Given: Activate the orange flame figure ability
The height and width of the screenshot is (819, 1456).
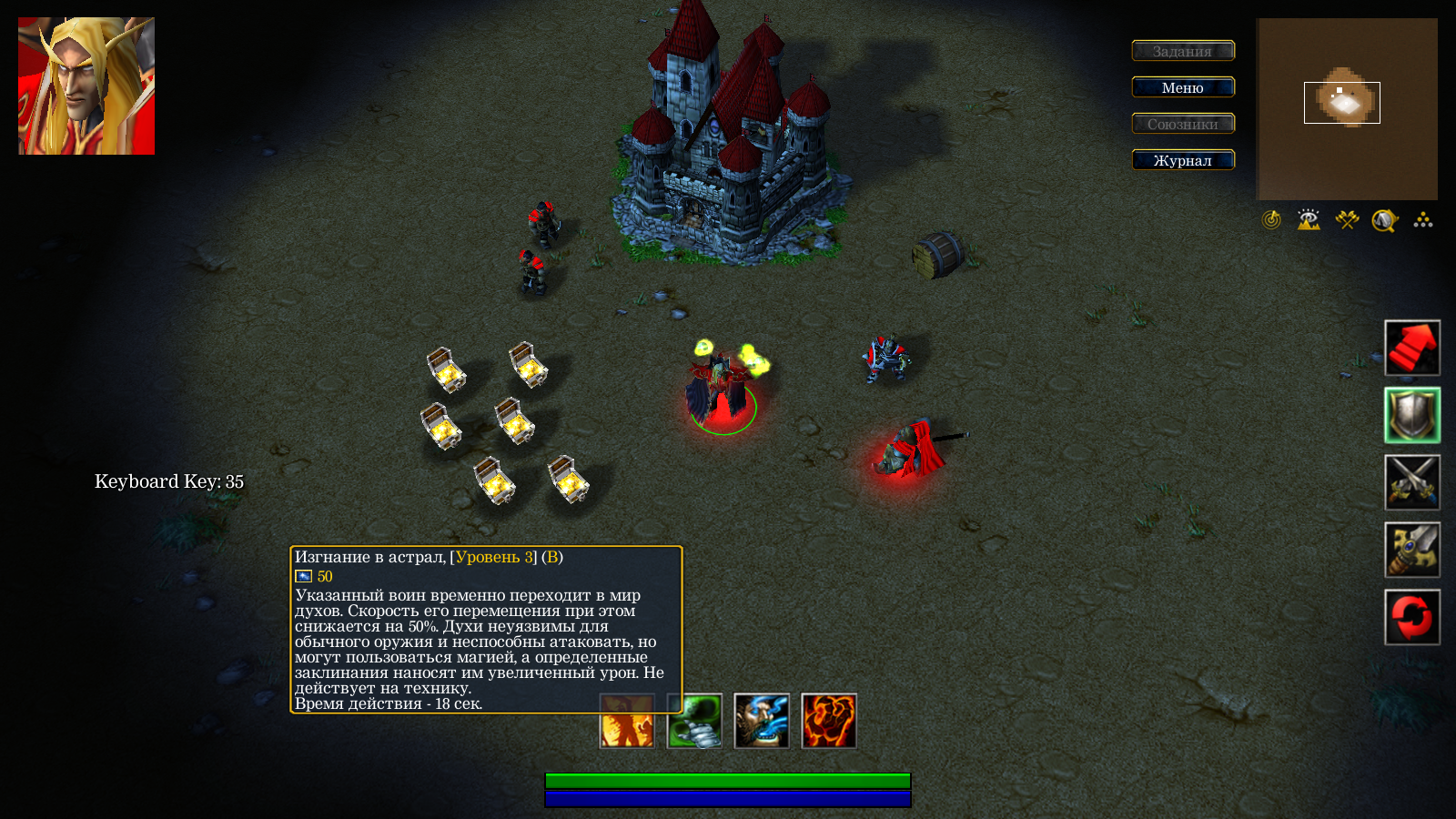Looking at the screenshot, I should pos(627,721).
